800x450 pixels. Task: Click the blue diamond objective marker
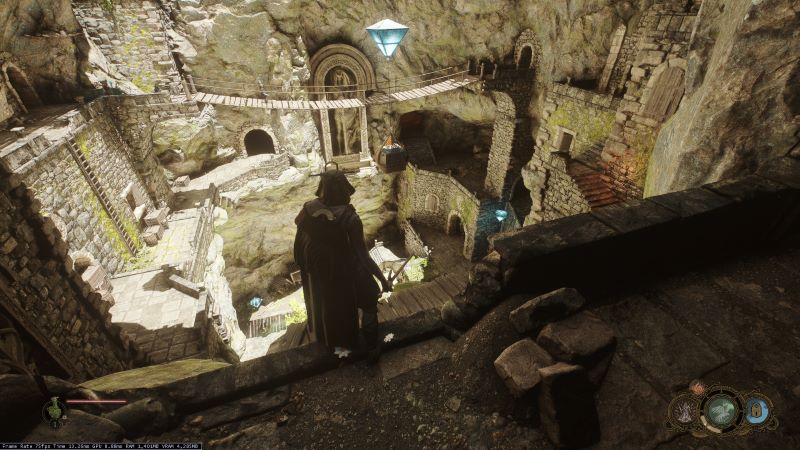[387, 37]
